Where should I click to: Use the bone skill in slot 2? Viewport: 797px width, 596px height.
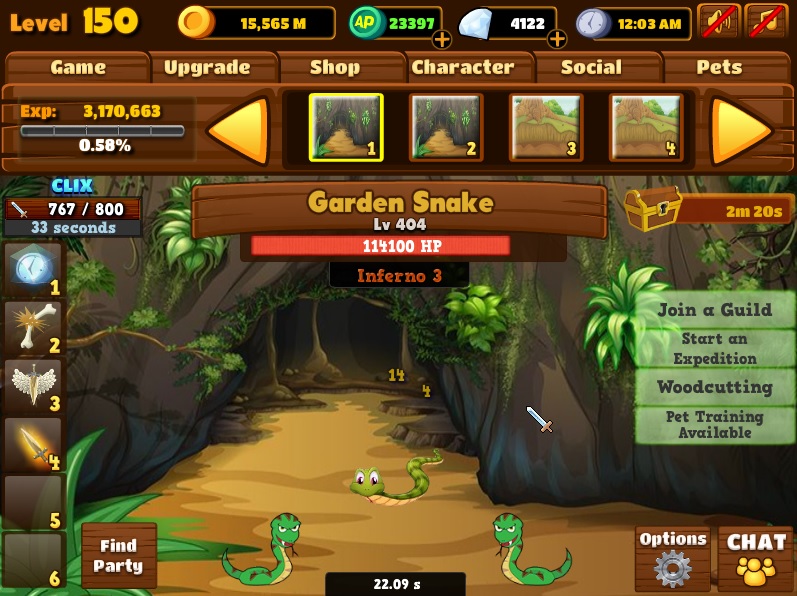pos(33,328)
